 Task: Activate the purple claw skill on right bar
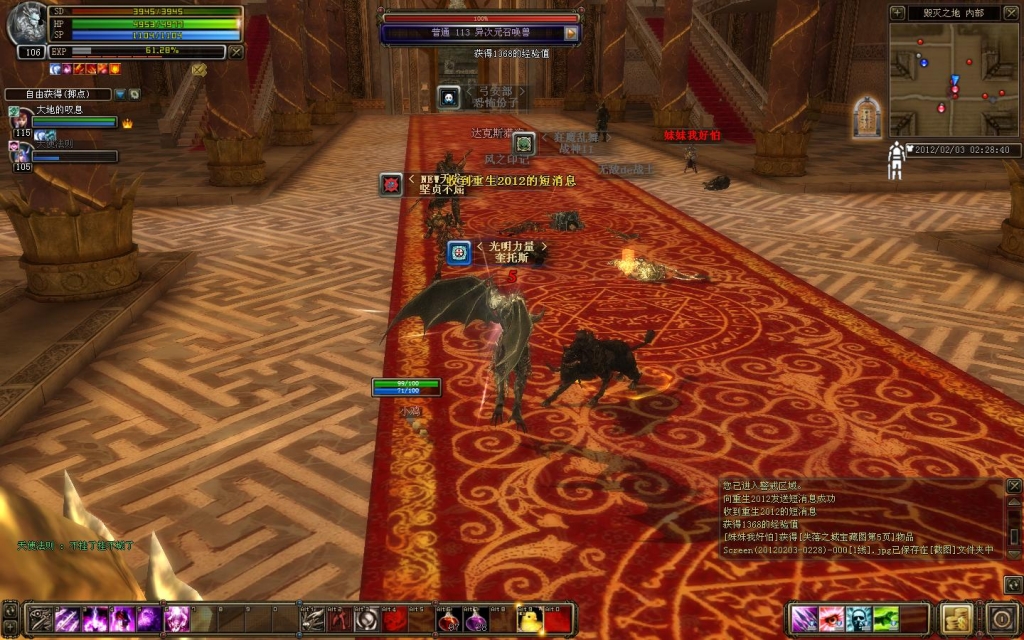tap(805, 619)
